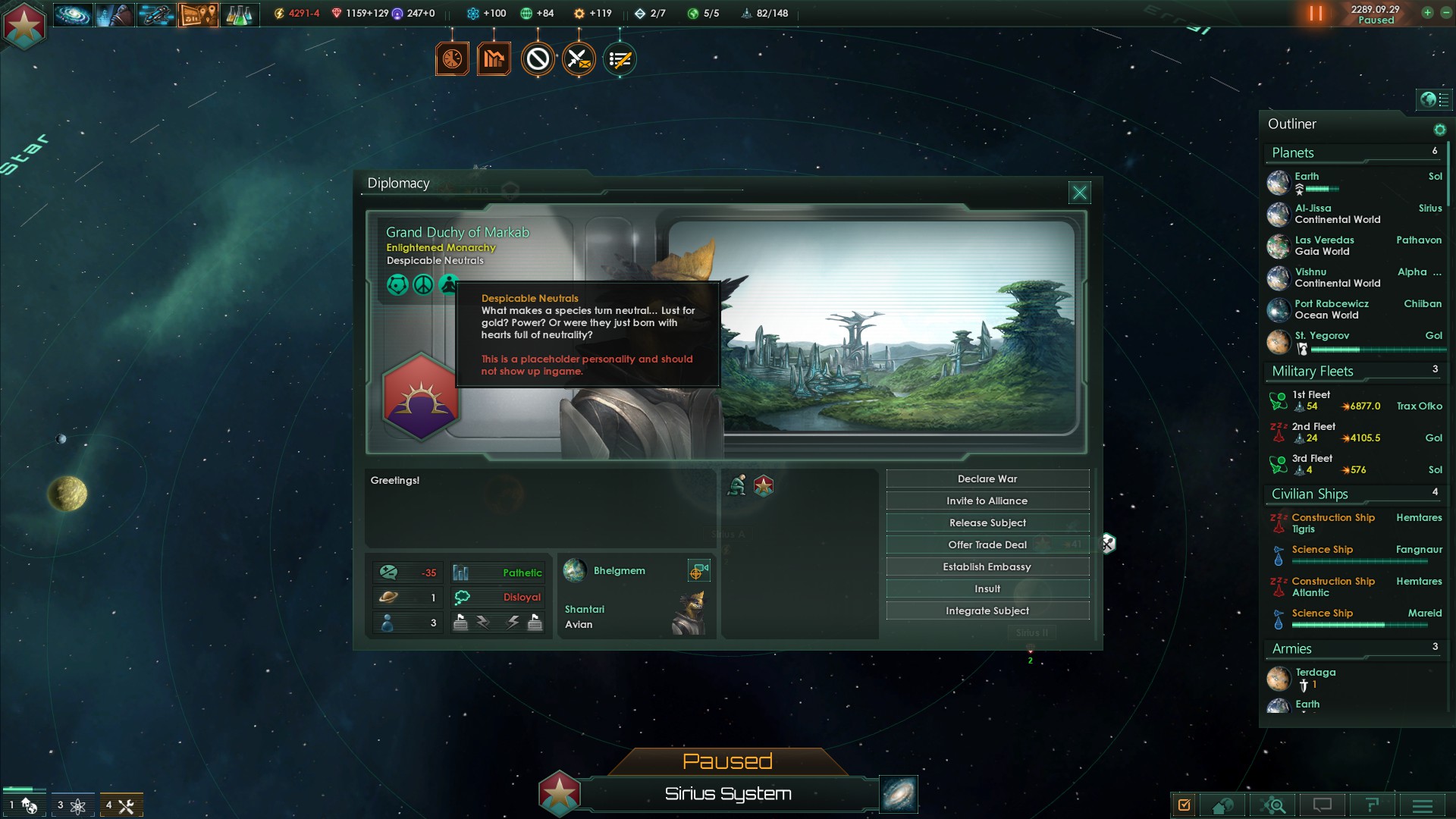Viewport: 1456px width, 819px height.
Task: Open the empire flag menu
Action: [x=24, y=25]
